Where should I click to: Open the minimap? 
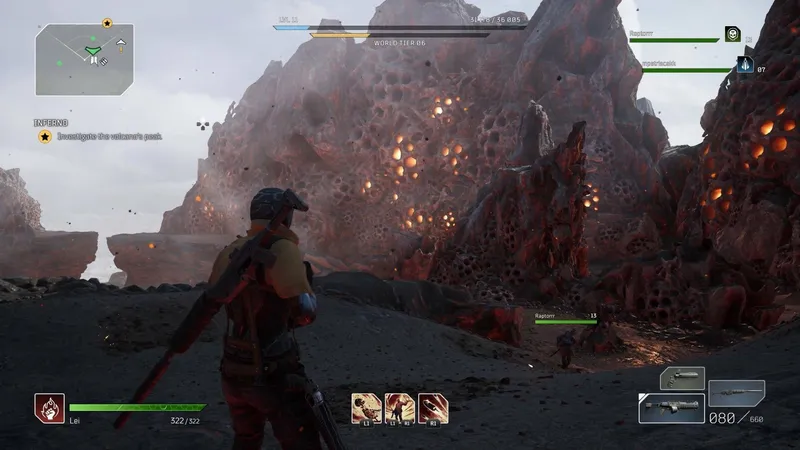coord(85,58)
